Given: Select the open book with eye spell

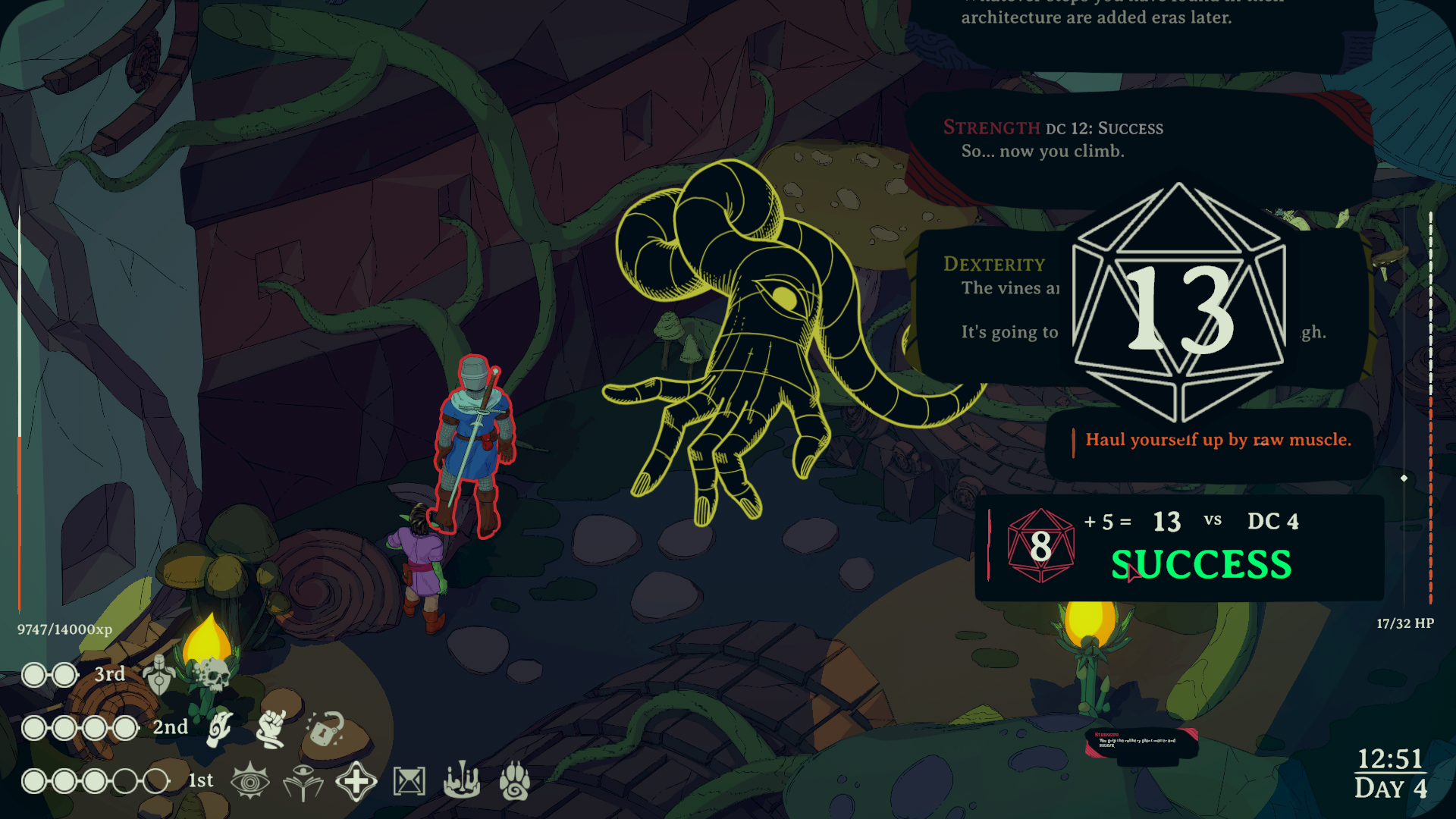Looking at the screenshot, I should [x=303, y=782].
